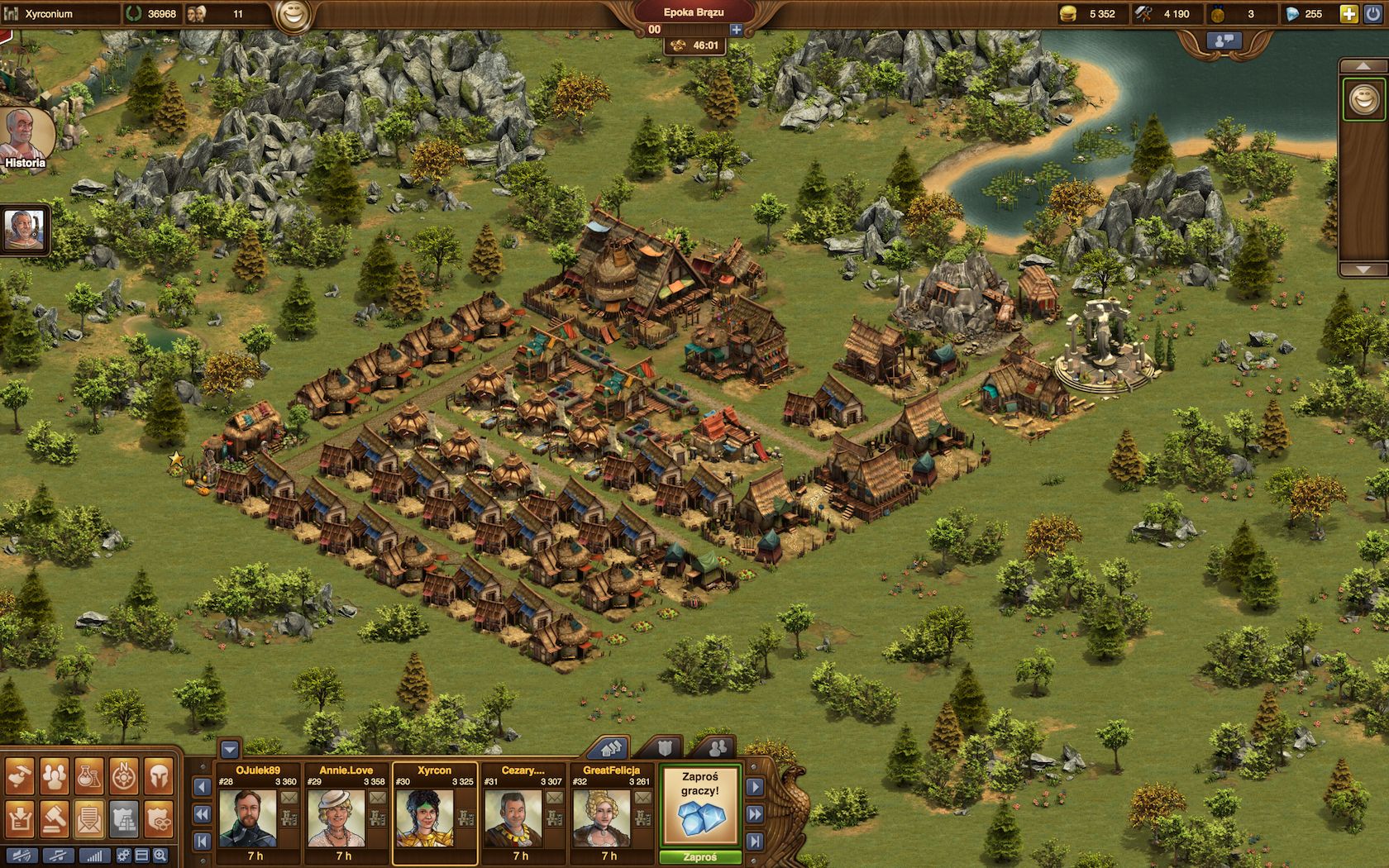
Task: Show next players with single right arrow
Action: (755, 788)
